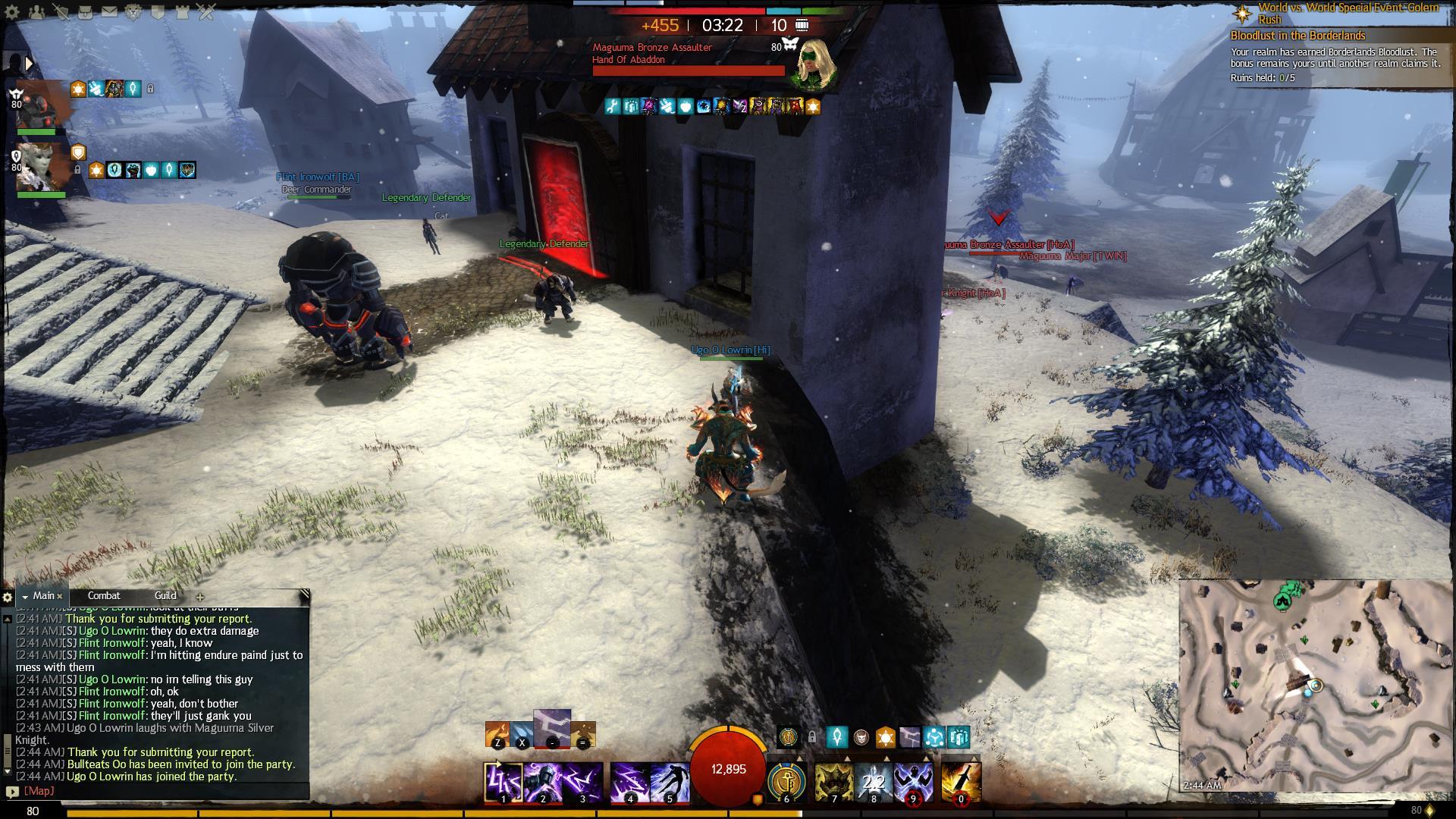Close the Main chat tab
Screen dimensions: 1456x819
60,597
